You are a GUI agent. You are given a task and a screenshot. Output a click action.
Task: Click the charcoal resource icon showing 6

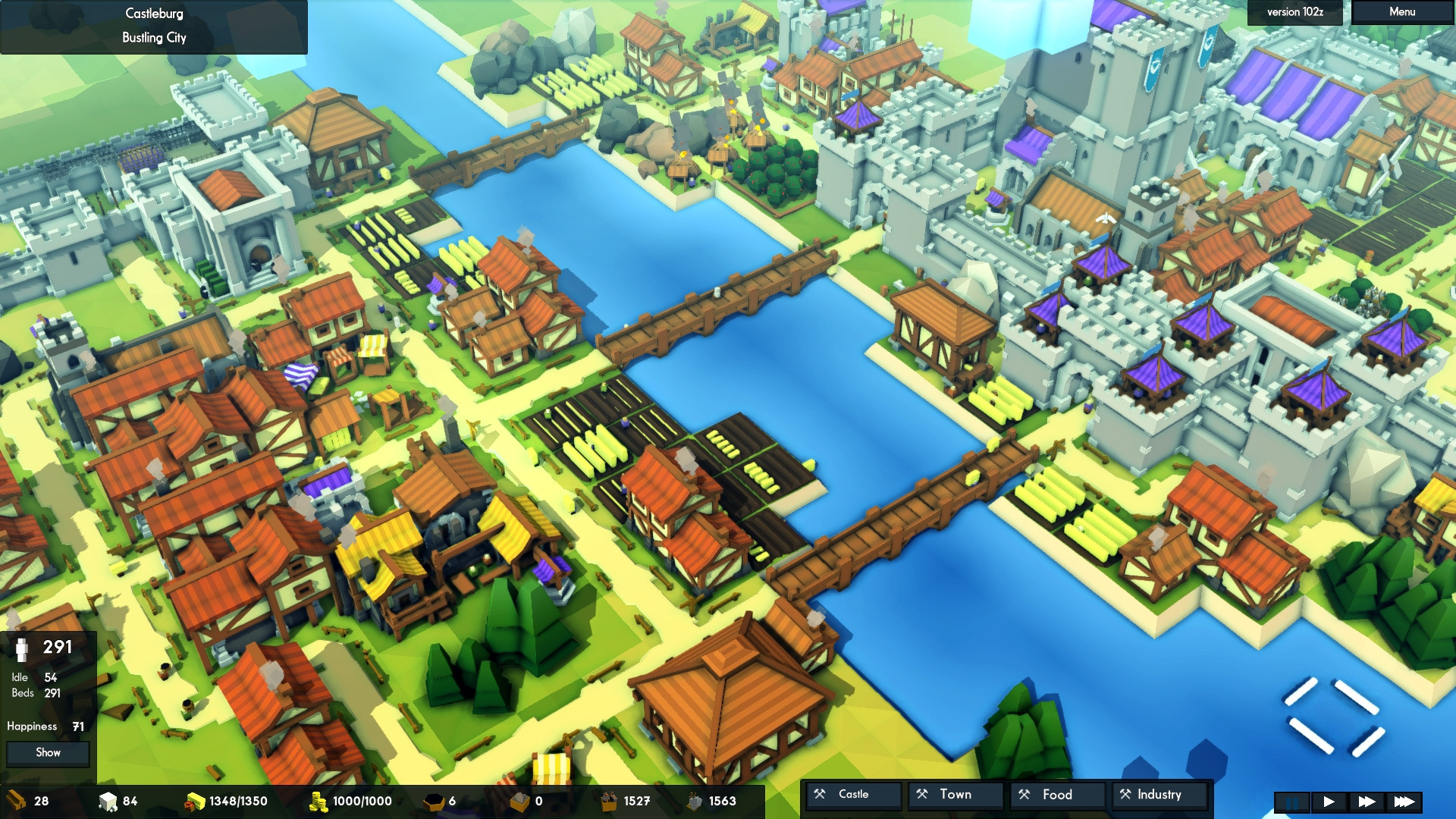click(435, 800)
